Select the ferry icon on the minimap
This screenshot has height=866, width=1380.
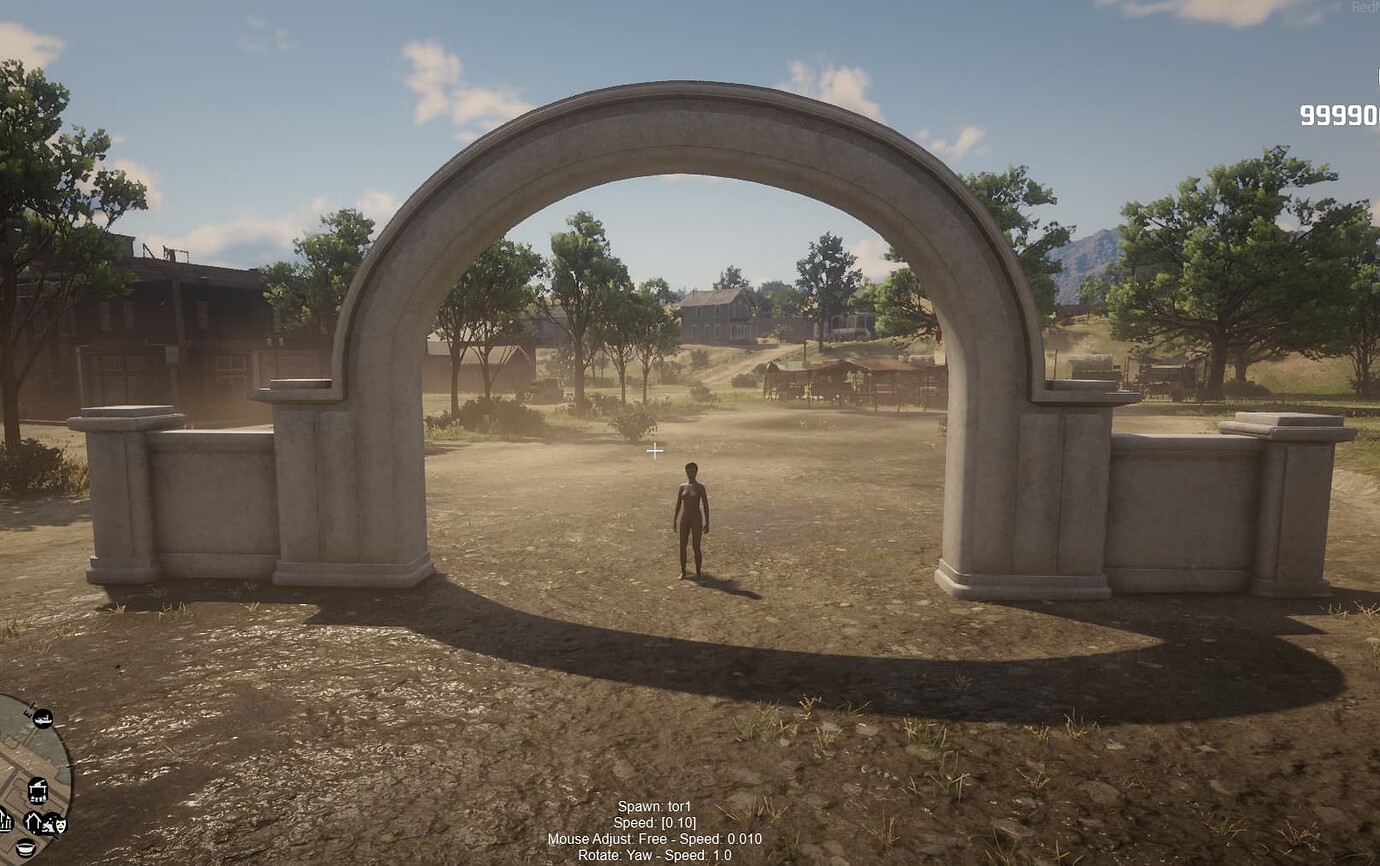pos(42,718)
